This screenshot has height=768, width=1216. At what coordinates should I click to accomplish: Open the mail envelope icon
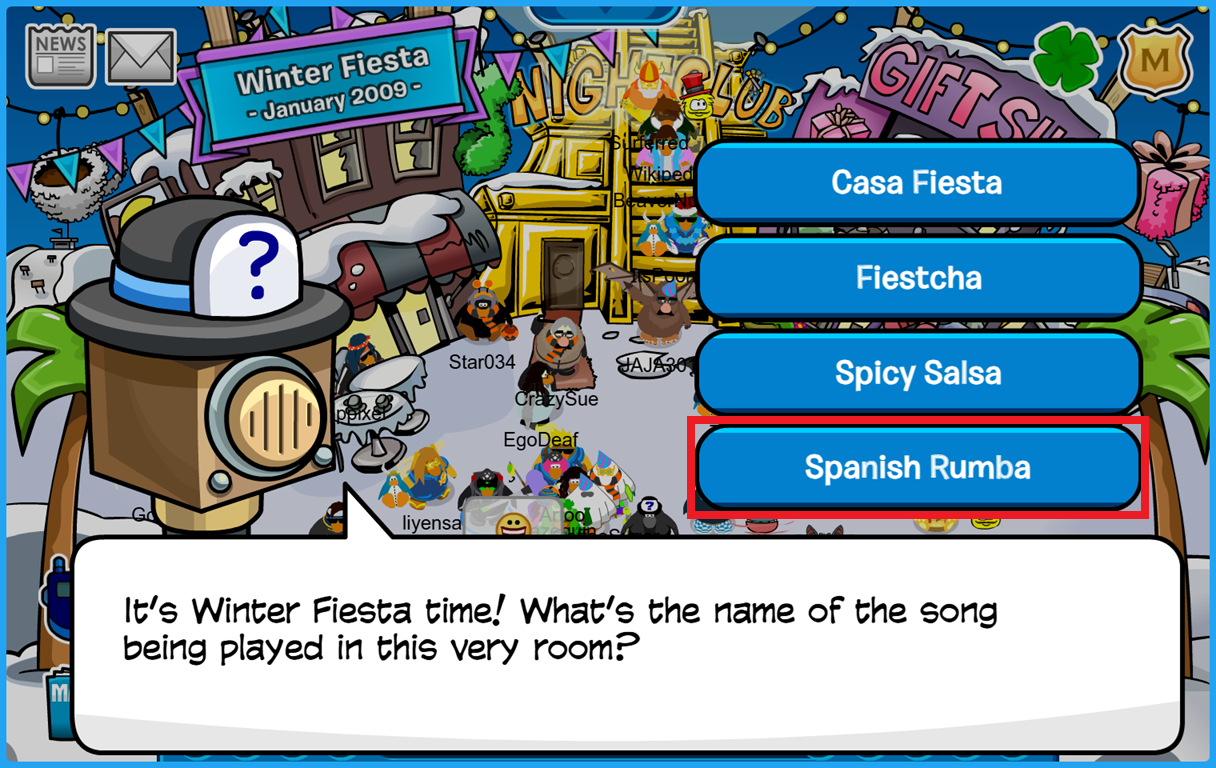click(141, 57)
